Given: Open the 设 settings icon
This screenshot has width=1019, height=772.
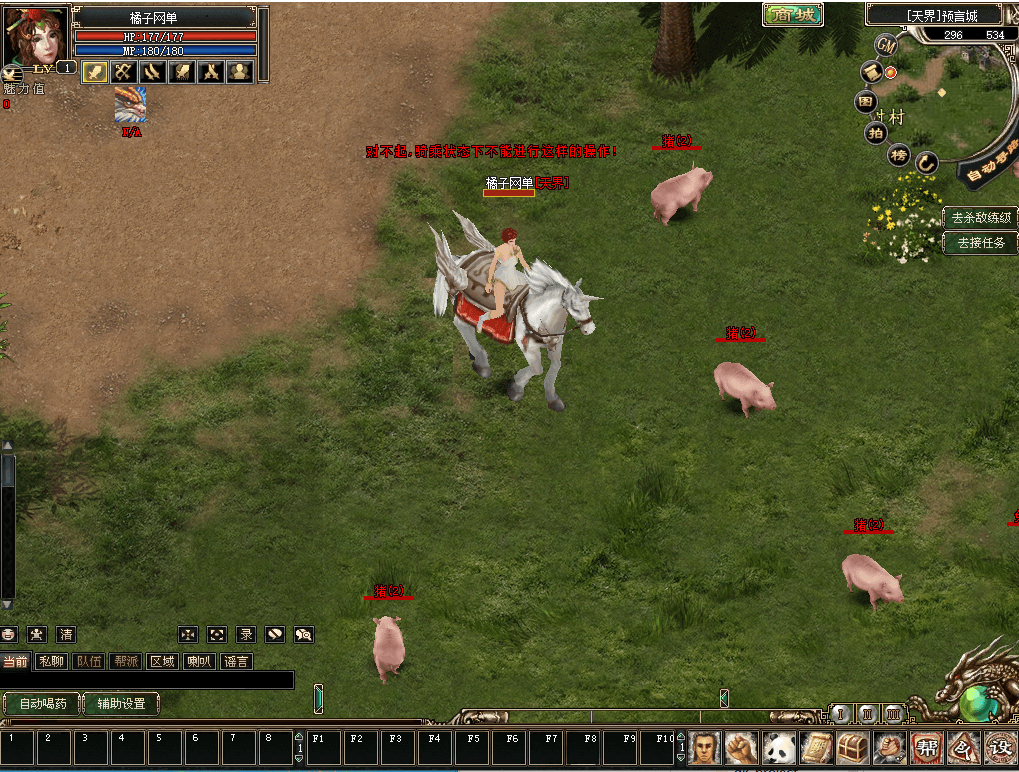Looking at the screenshot, I should [x=999, y=747].
